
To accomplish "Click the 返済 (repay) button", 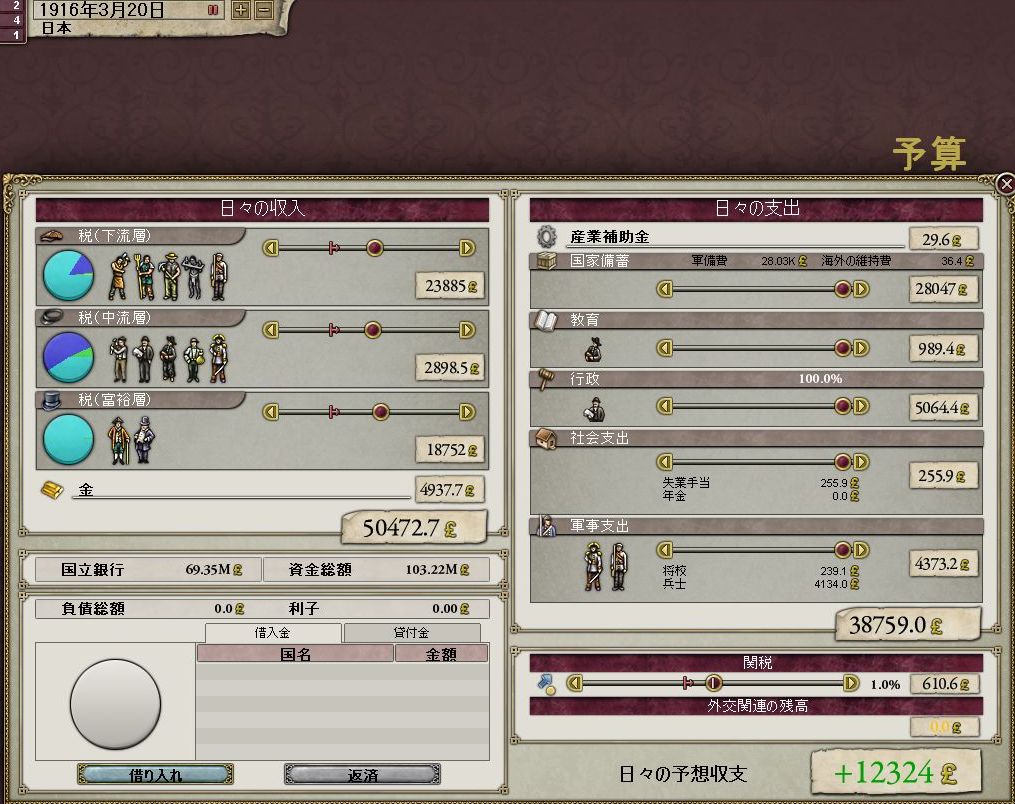I will [x=362, y=774].
